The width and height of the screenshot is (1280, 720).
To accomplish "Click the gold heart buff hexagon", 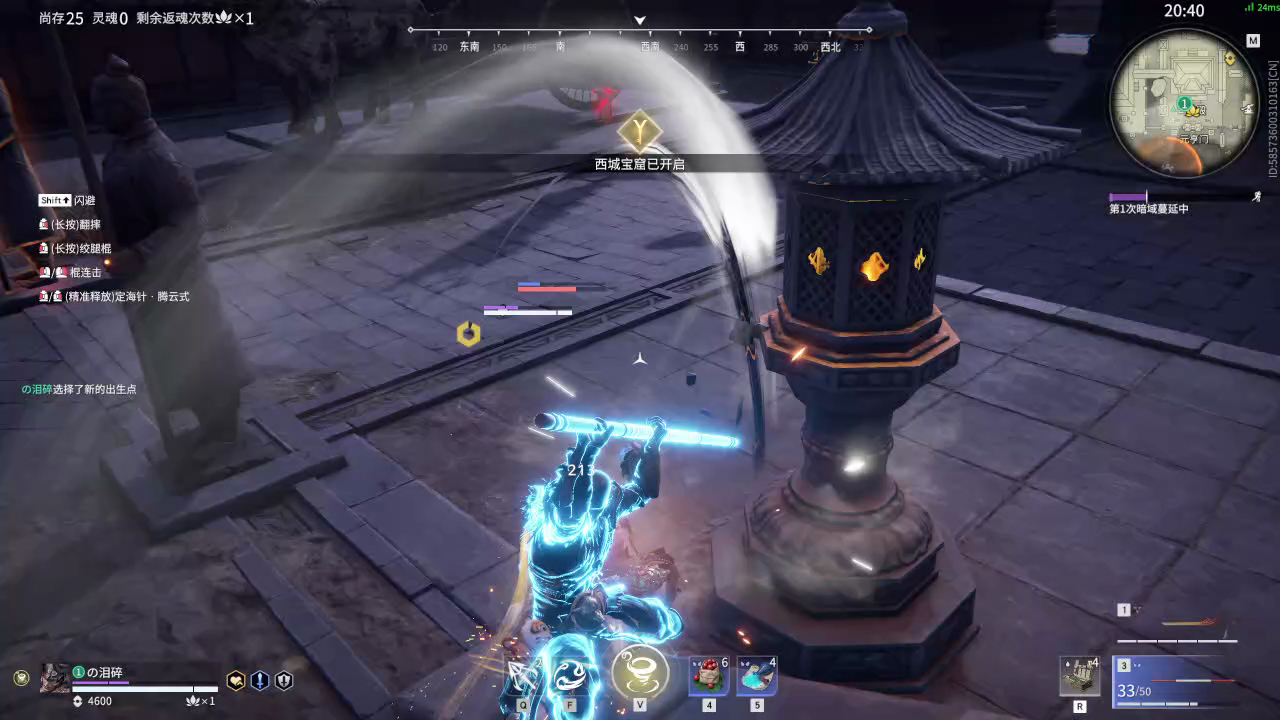I will click(x=236, y=680).
